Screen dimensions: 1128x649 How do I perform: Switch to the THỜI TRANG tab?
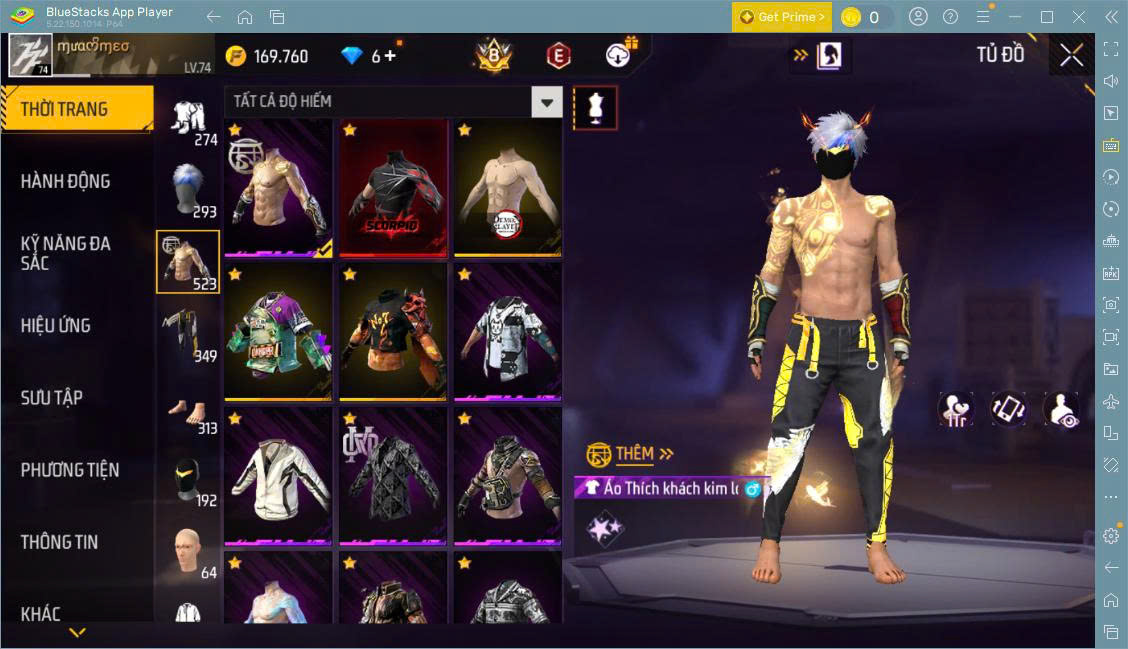pos(76,109)
